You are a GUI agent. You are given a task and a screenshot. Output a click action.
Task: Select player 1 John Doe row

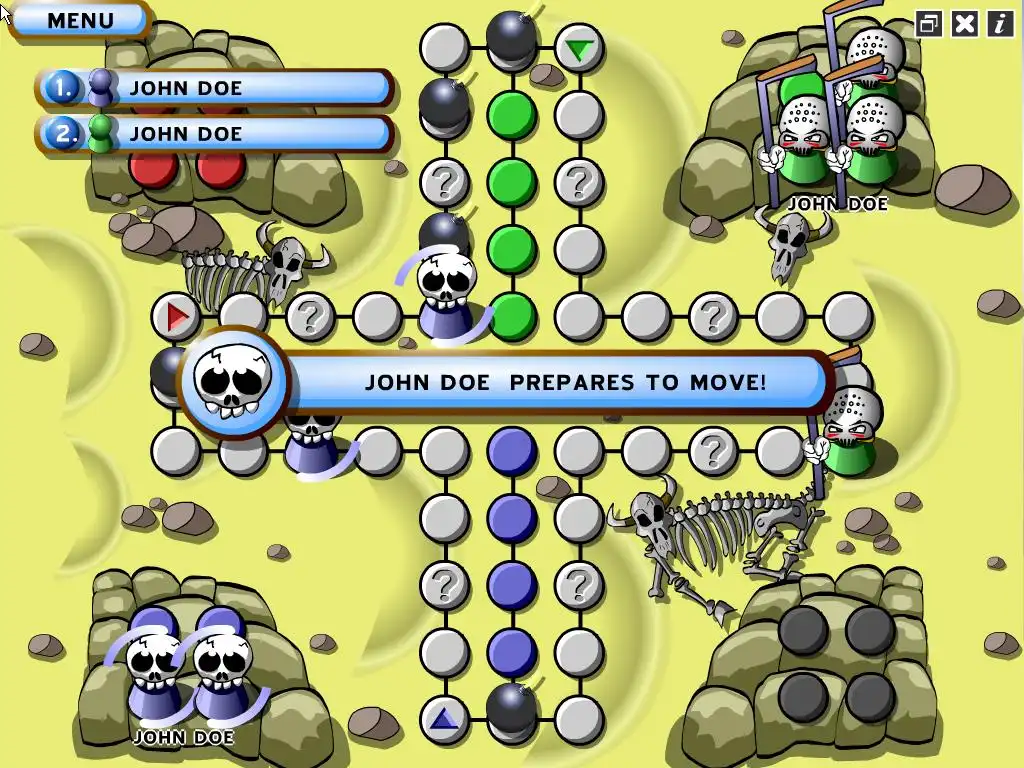[215, 88]
